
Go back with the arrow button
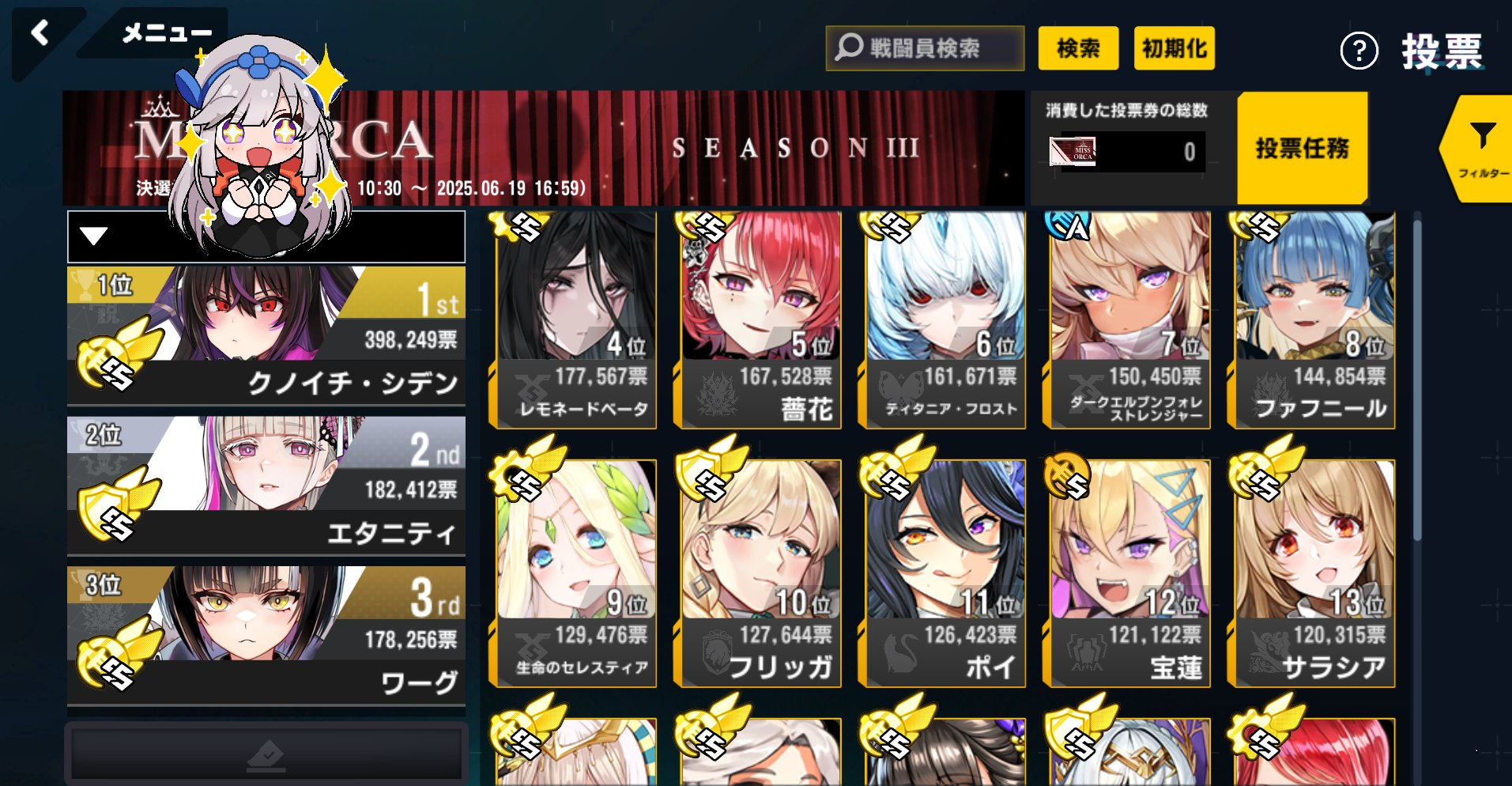(40, 34)
